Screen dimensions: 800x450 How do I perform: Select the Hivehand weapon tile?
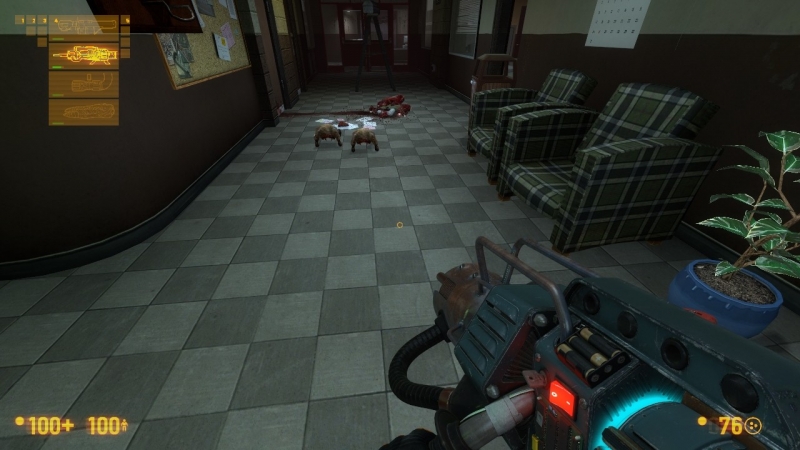coord(84,111)
